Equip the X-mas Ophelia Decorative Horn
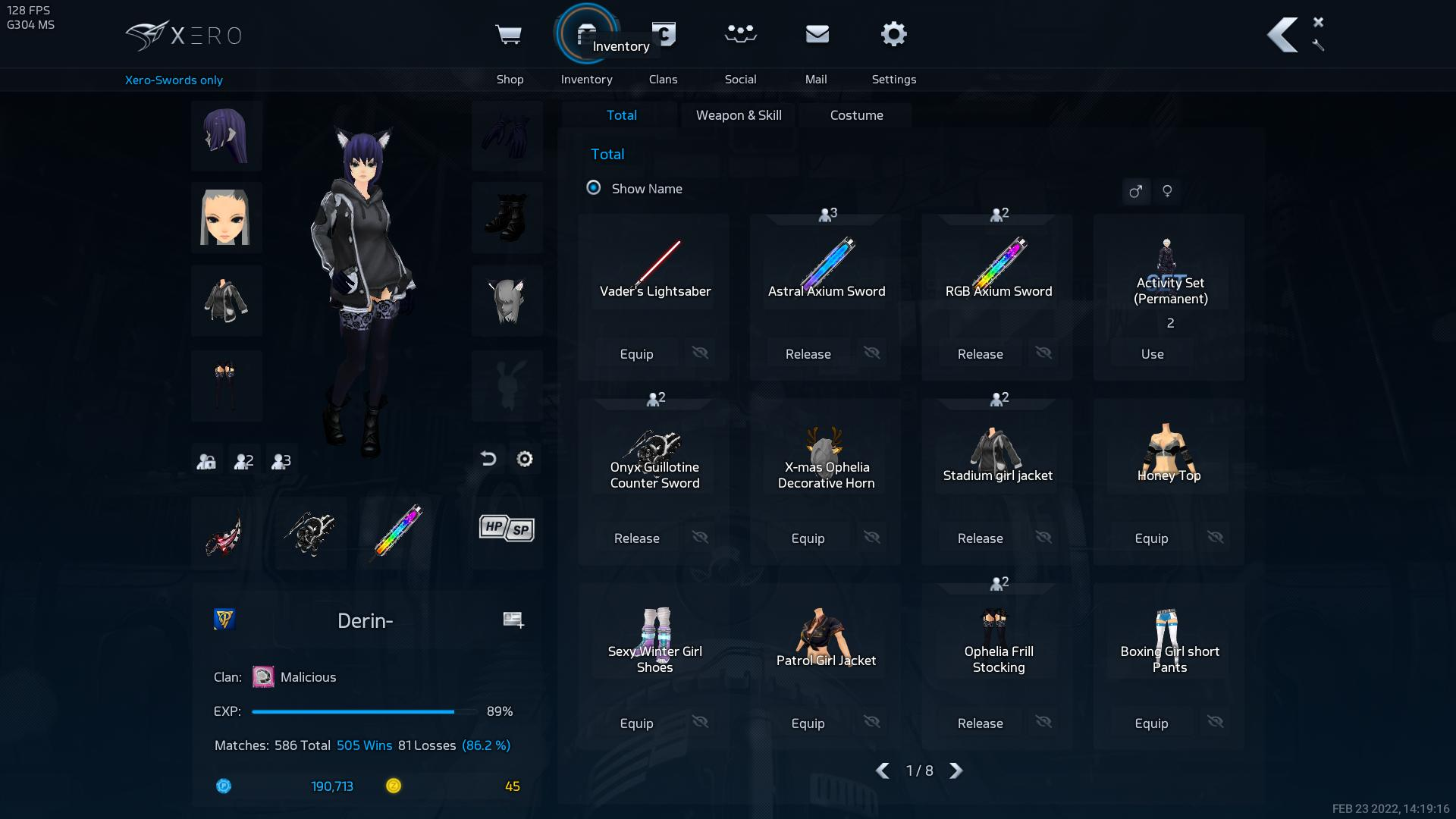The width and height of the screenshot is (1456, 819). pos(808,538)
